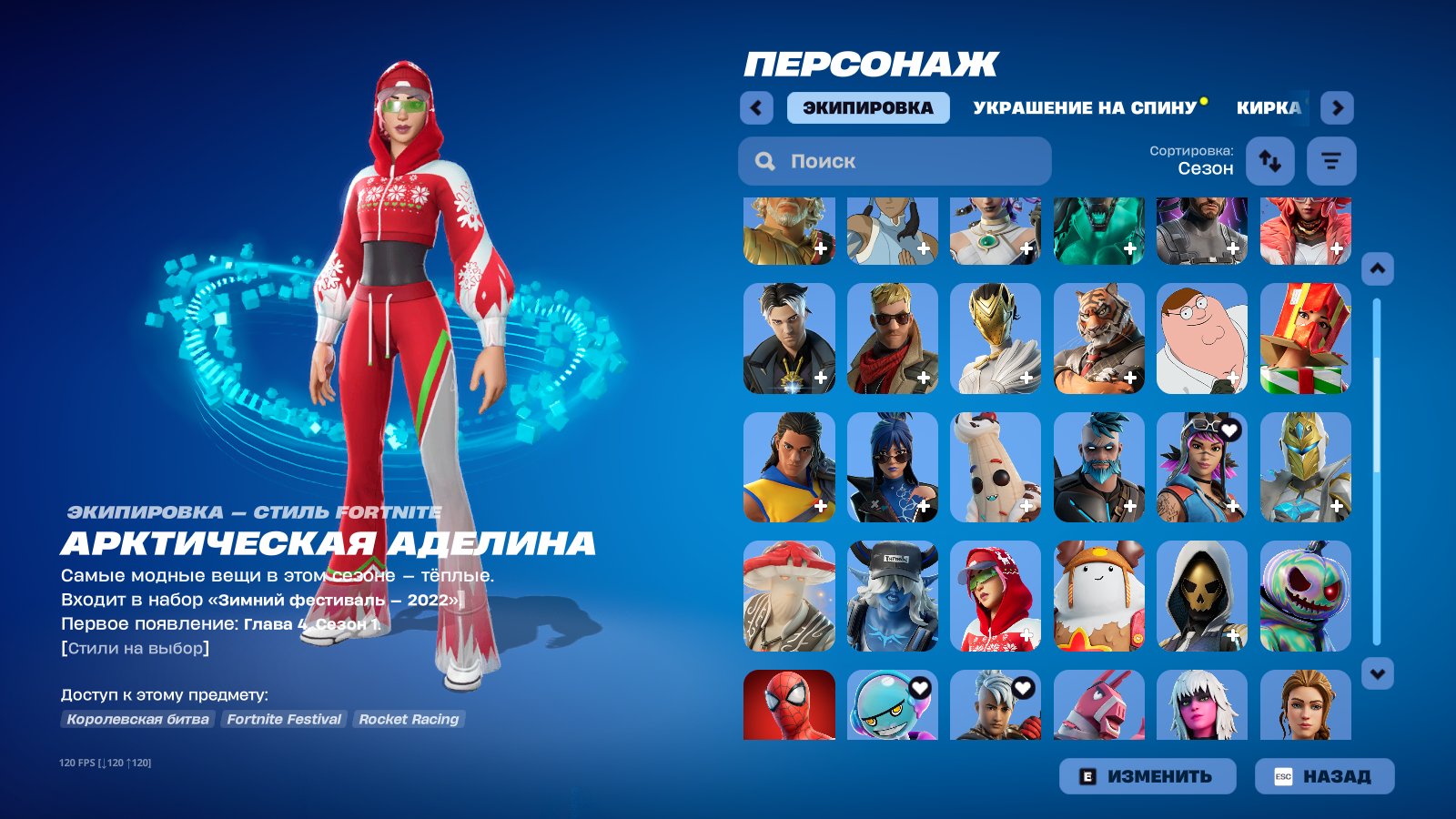This screenshot has width=1456, height=819.
Task: Click the sort direction arrows icon
Action: point(1269,161)
